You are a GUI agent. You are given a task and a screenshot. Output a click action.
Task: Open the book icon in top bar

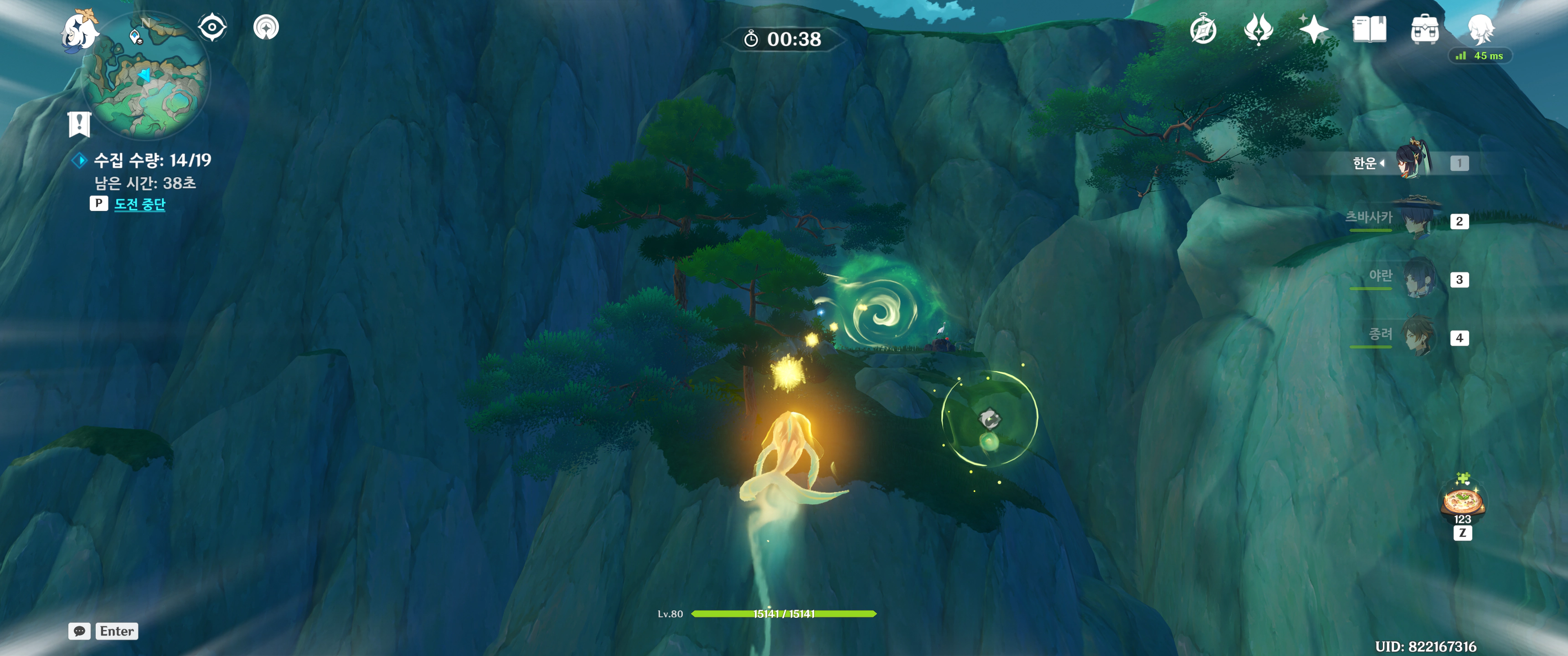coord(1369,29)
